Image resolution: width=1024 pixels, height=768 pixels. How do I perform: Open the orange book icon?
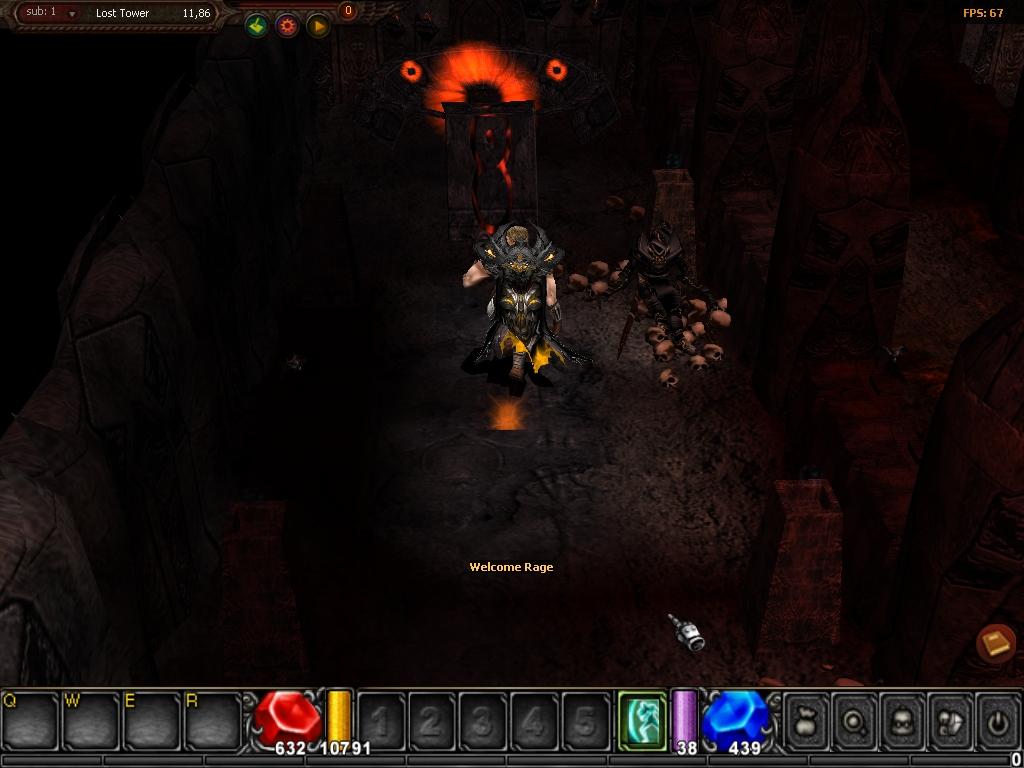tap(996, 643)
